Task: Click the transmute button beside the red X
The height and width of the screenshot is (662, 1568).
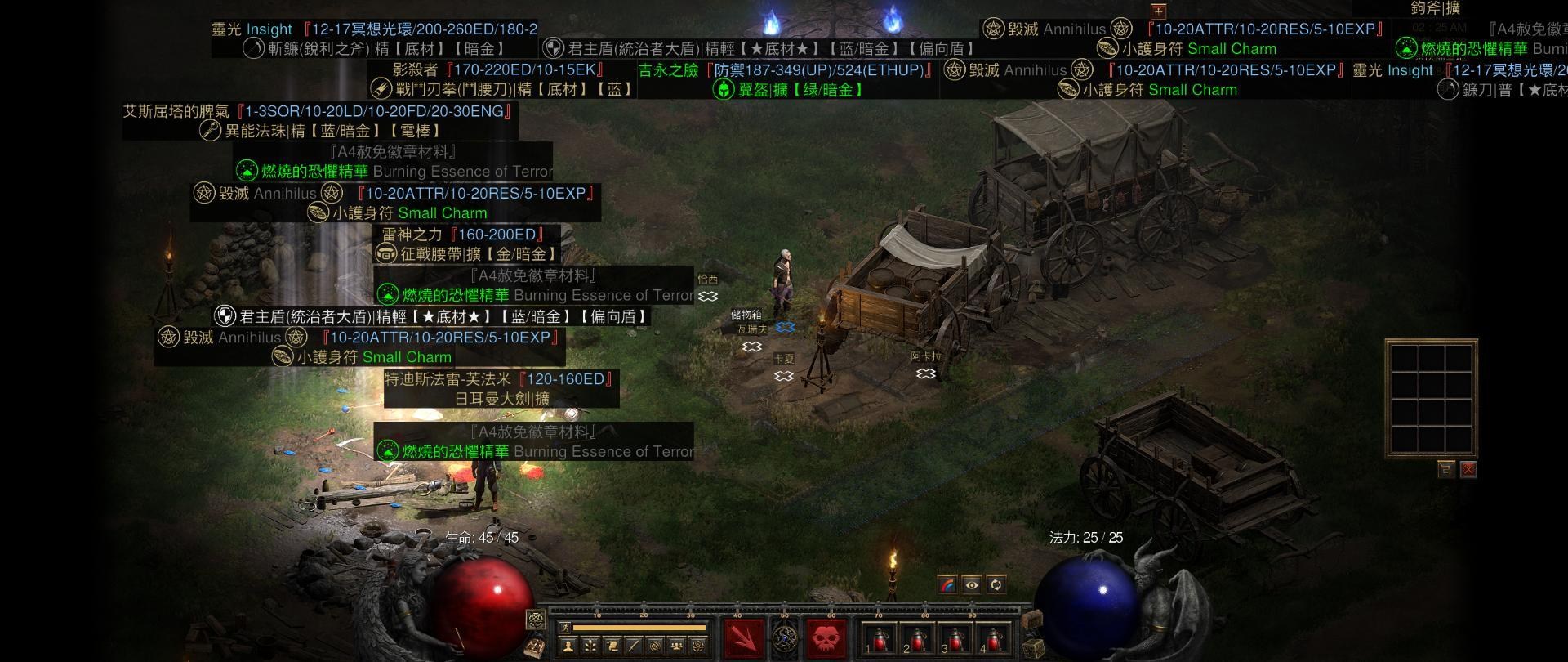Action: tap(1446, 469)
